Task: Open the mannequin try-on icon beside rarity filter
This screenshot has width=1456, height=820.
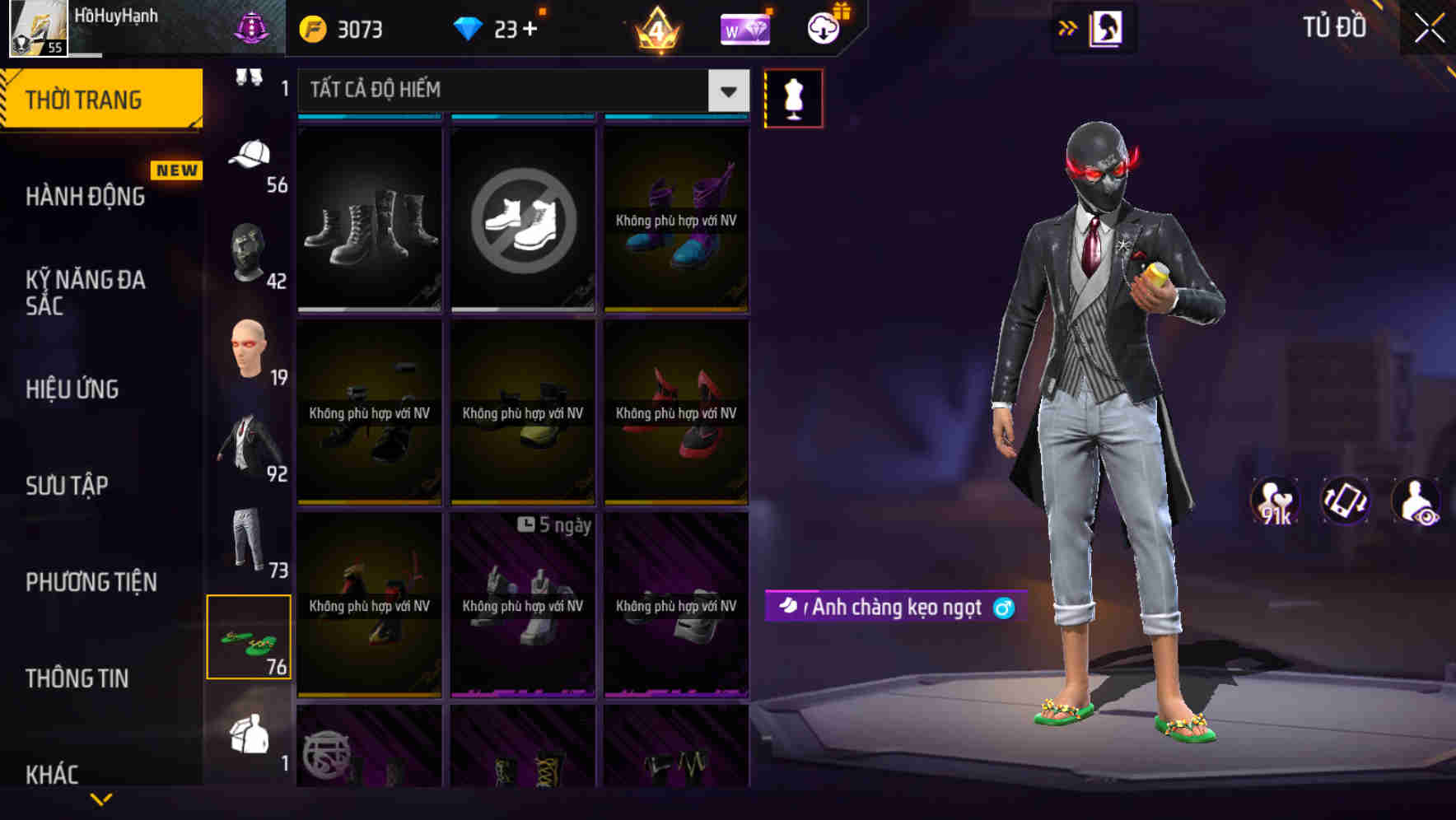Action: pyautogui.click(x=793, y=97)
